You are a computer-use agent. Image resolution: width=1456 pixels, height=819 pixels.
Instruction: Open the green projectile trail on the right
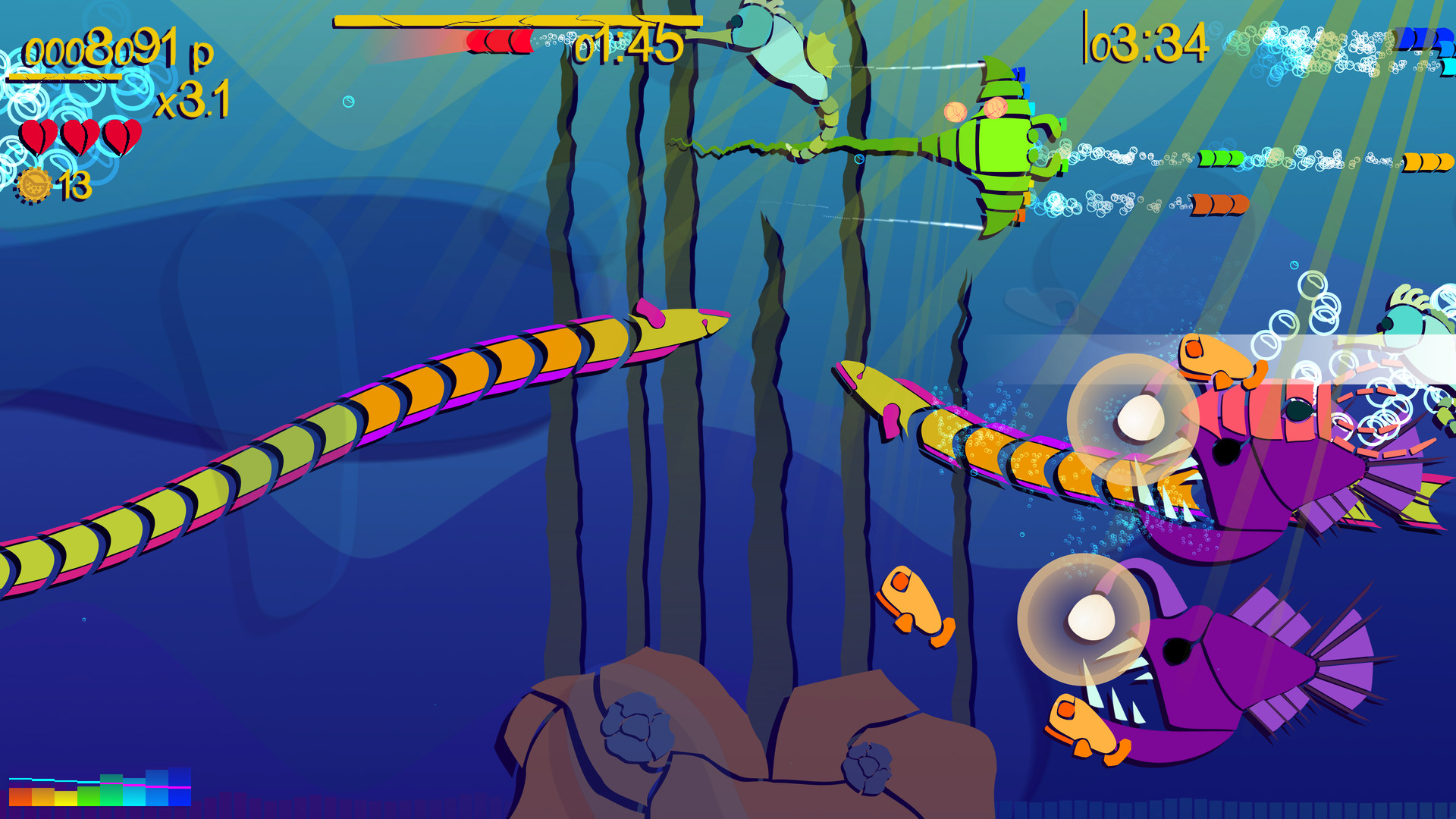tap(1221, 158)
